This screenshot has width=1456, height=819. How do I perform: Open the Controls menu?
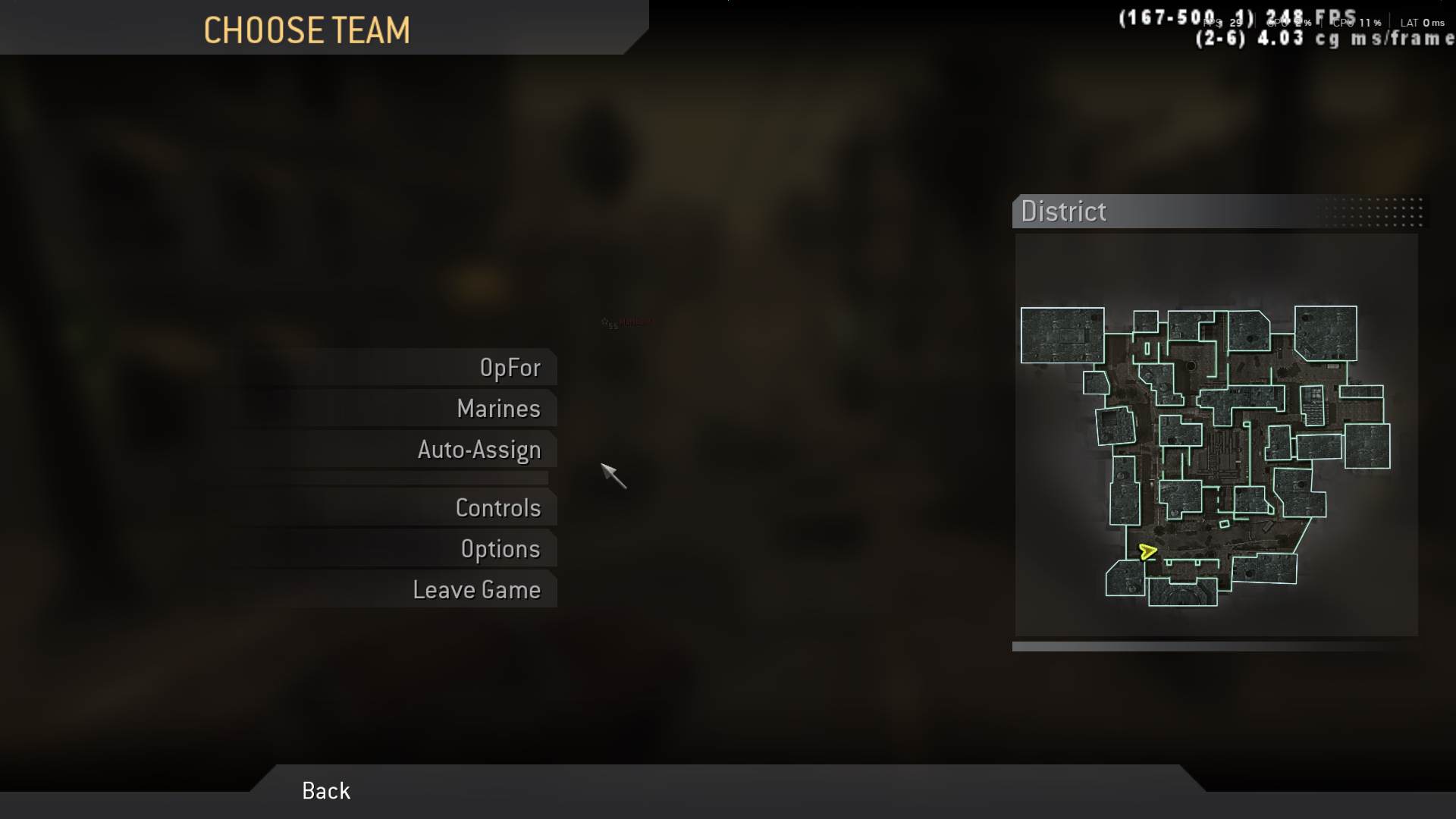[x=498, y=508]
